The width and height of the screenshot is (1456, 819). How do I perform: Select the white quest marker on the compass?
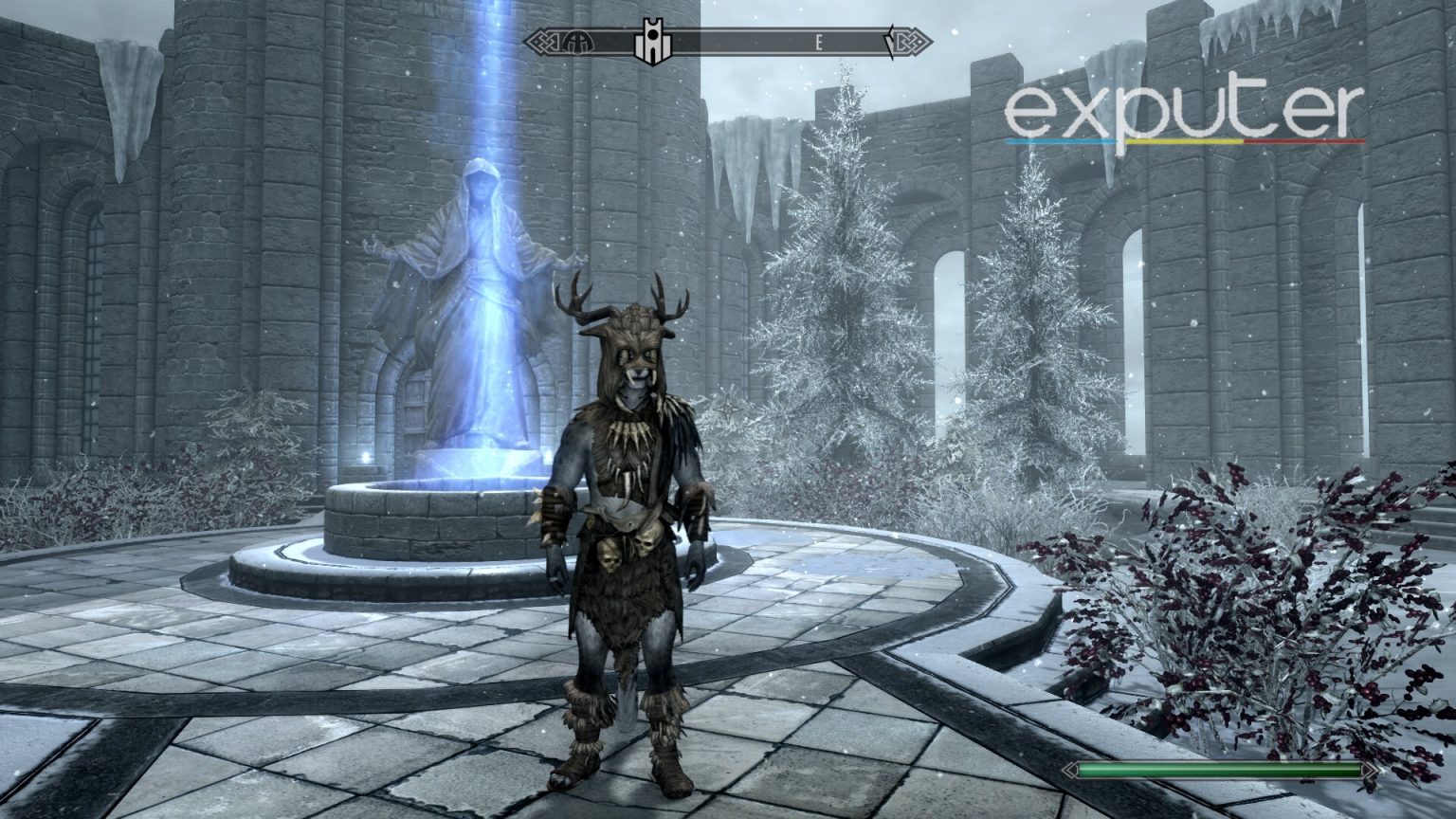652,38
